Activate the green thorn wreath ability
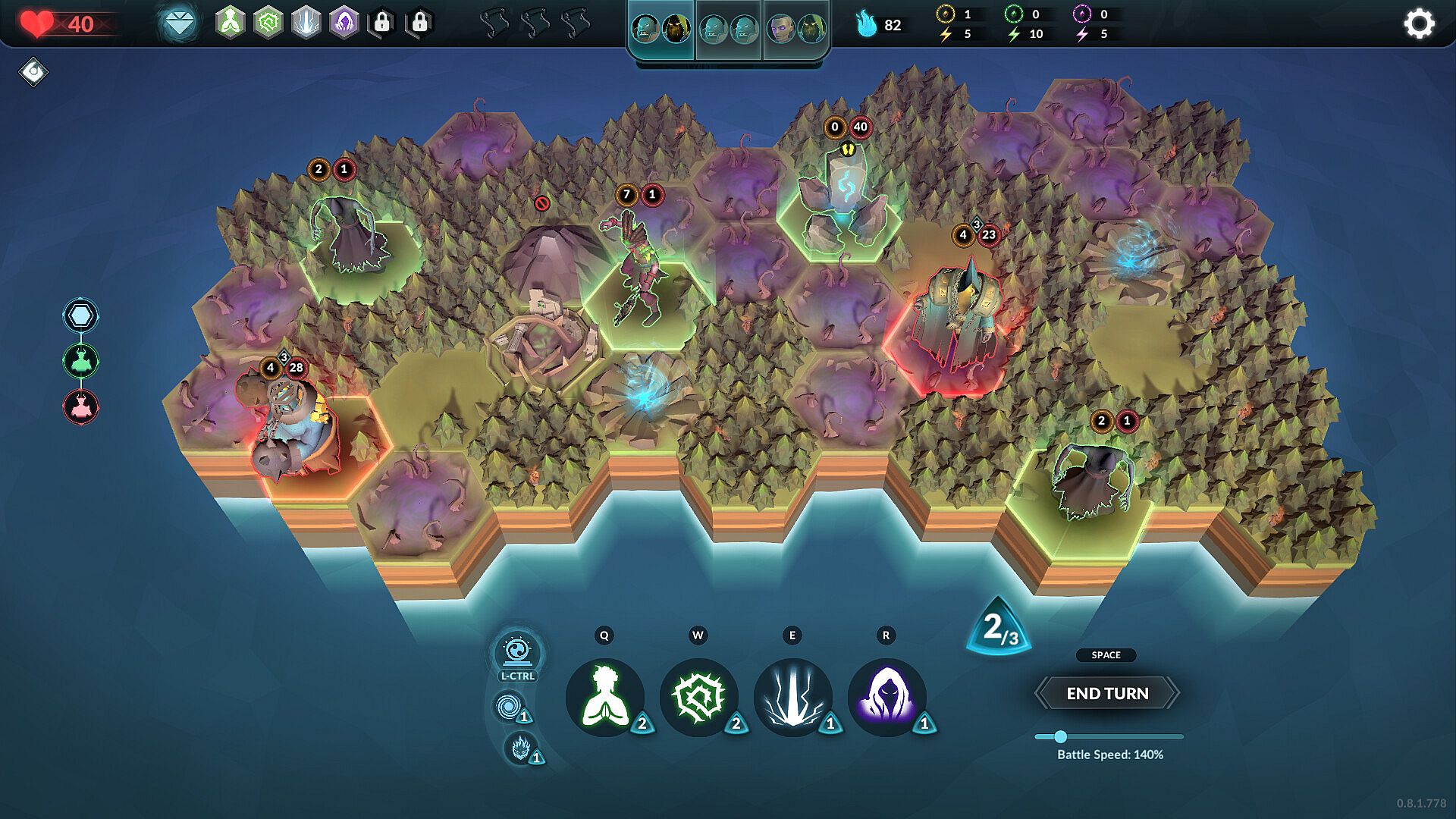This screenshot has width=1456, height=819. [698, 697]
